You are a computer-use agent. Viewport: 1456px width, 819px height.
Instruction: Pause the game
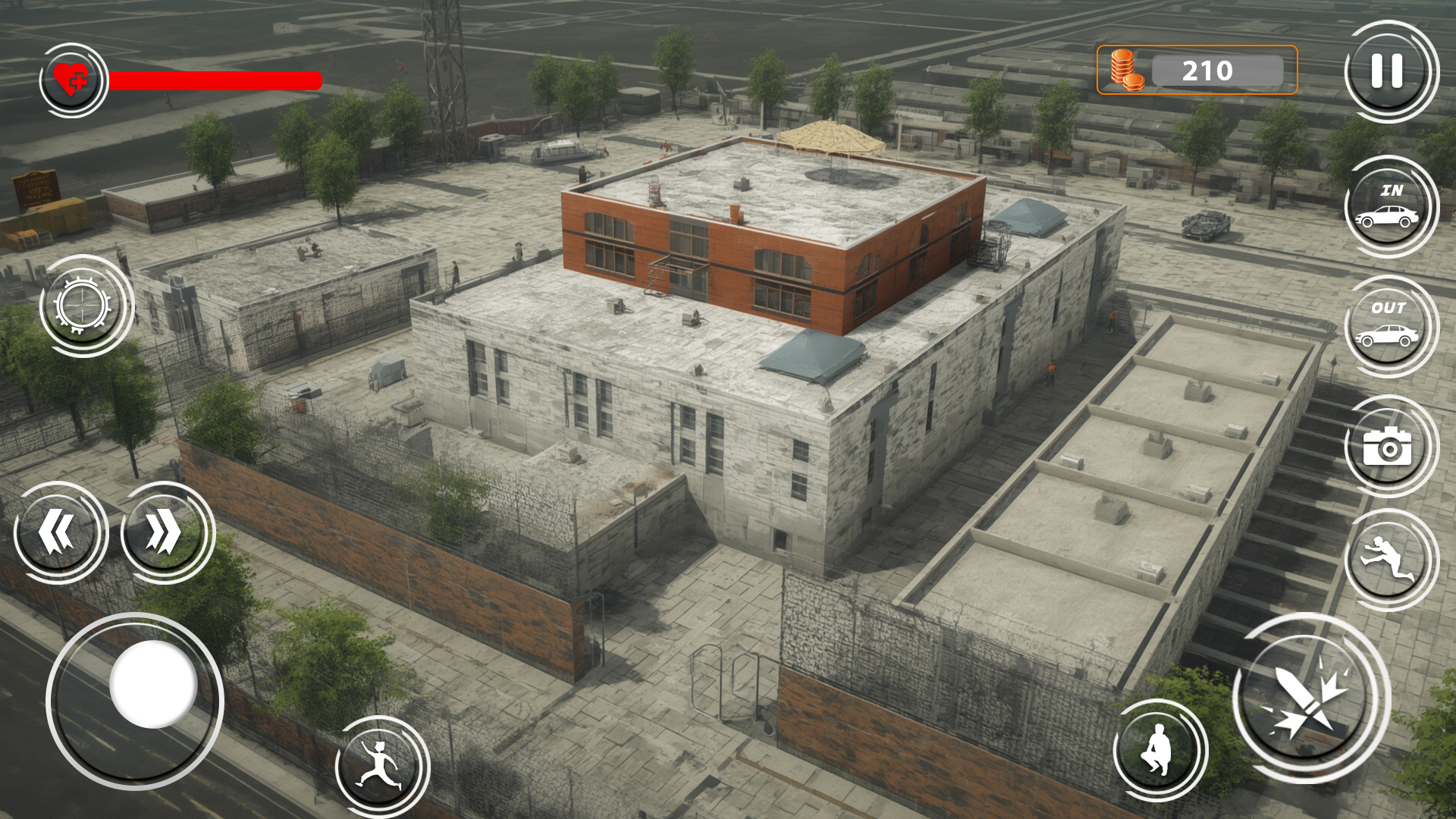[1385, 72]
